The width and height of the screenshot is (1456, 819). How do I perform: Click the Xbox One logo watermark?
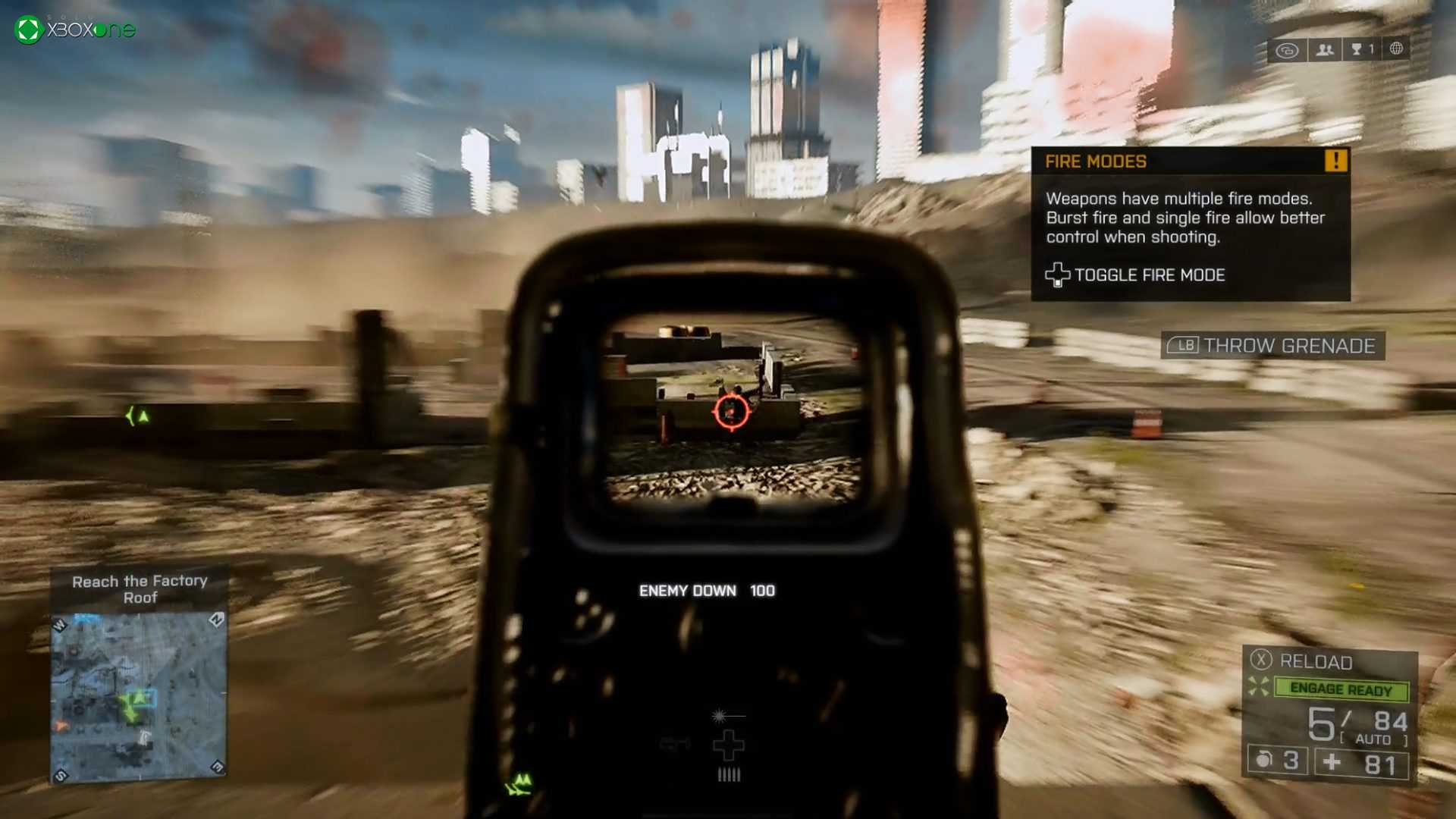(x=75, y=30)
